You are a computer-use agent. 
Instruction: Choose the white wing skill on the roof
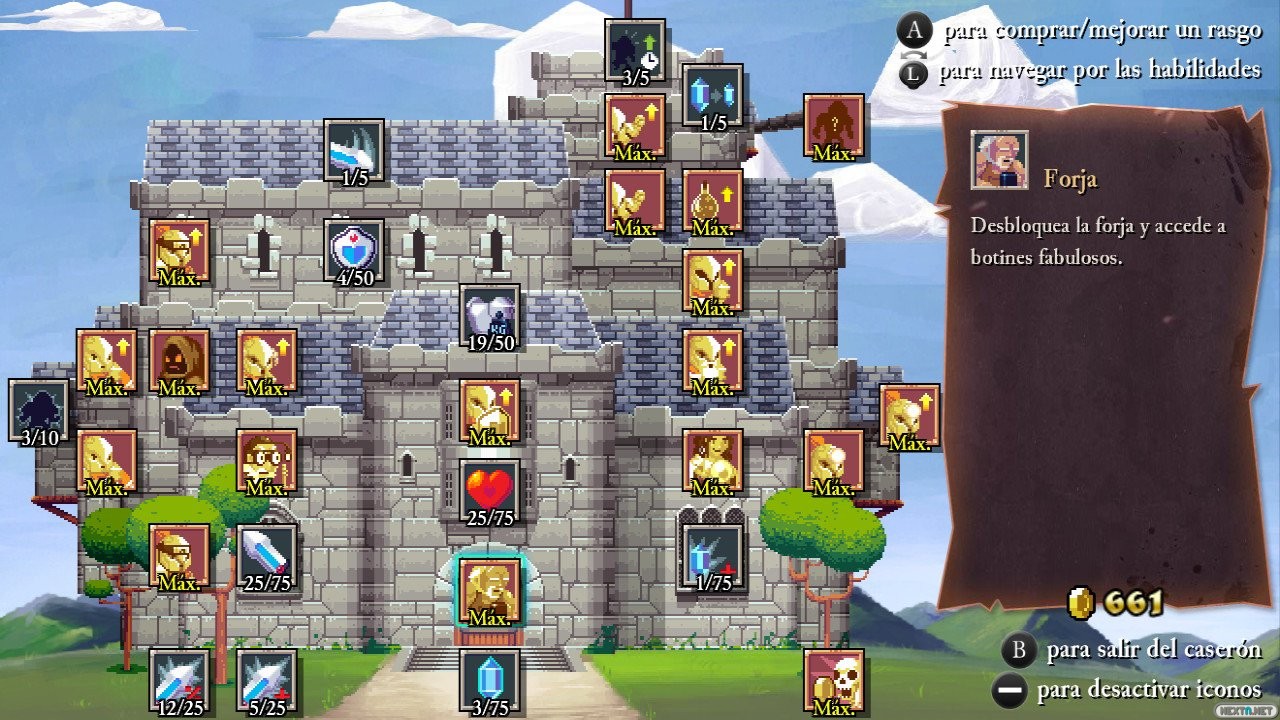[x=354, y=150]
